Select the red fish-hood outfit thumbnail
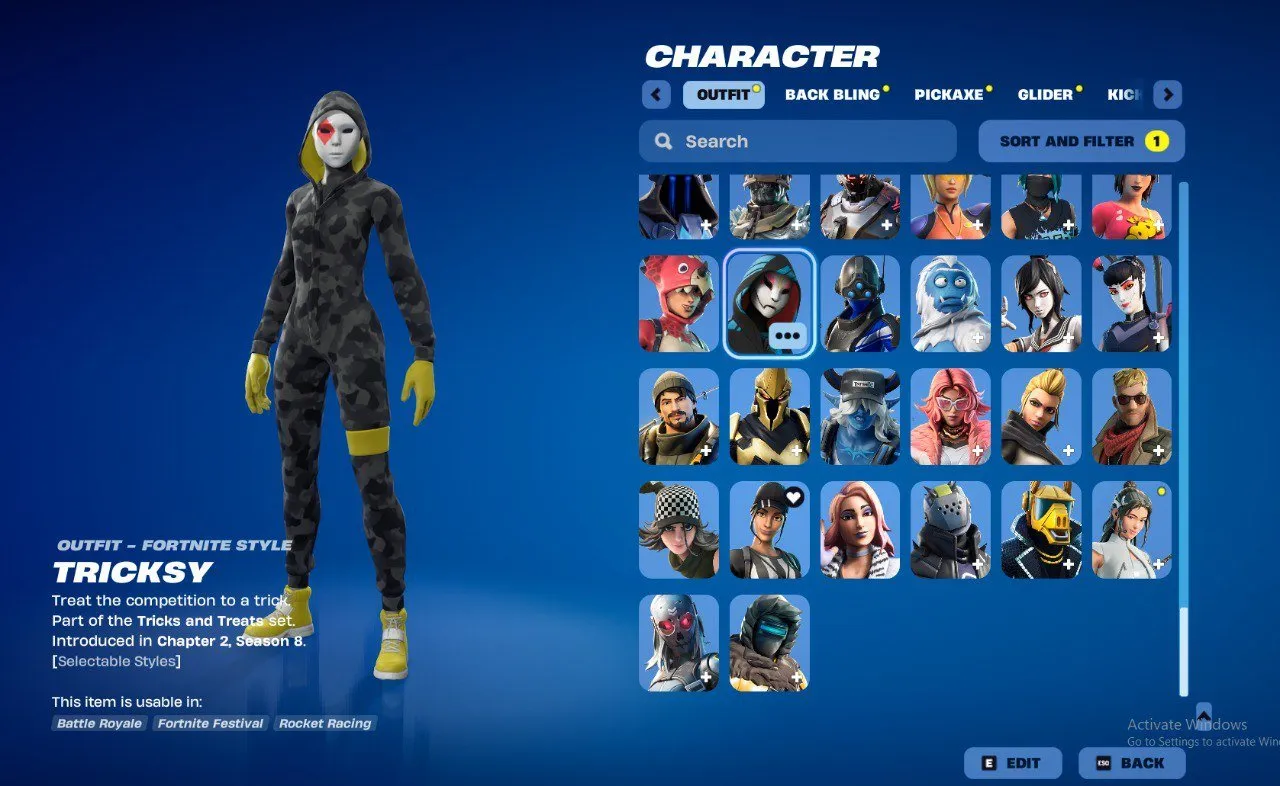Screen dimensions: 1280x786 [678, 302]
